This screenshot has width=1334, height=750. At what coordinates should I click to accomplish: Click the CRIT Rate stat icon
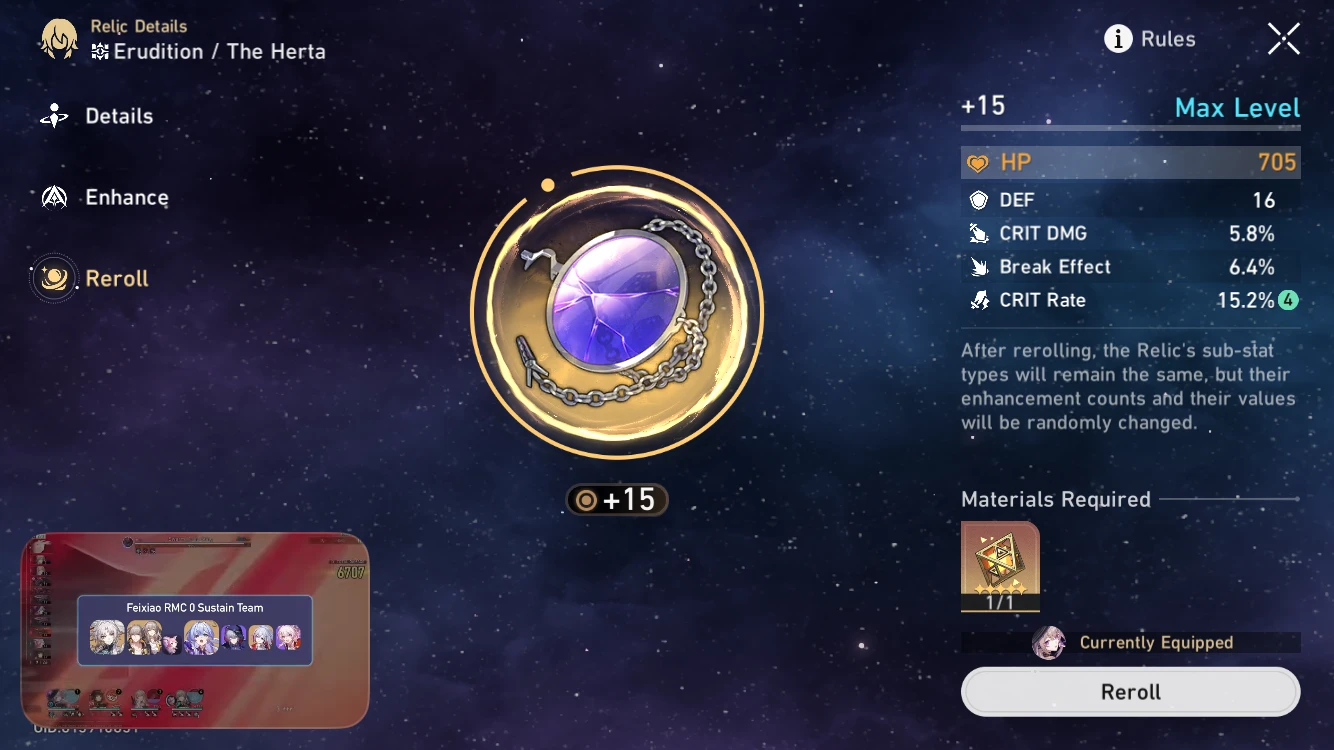[979, 300]
